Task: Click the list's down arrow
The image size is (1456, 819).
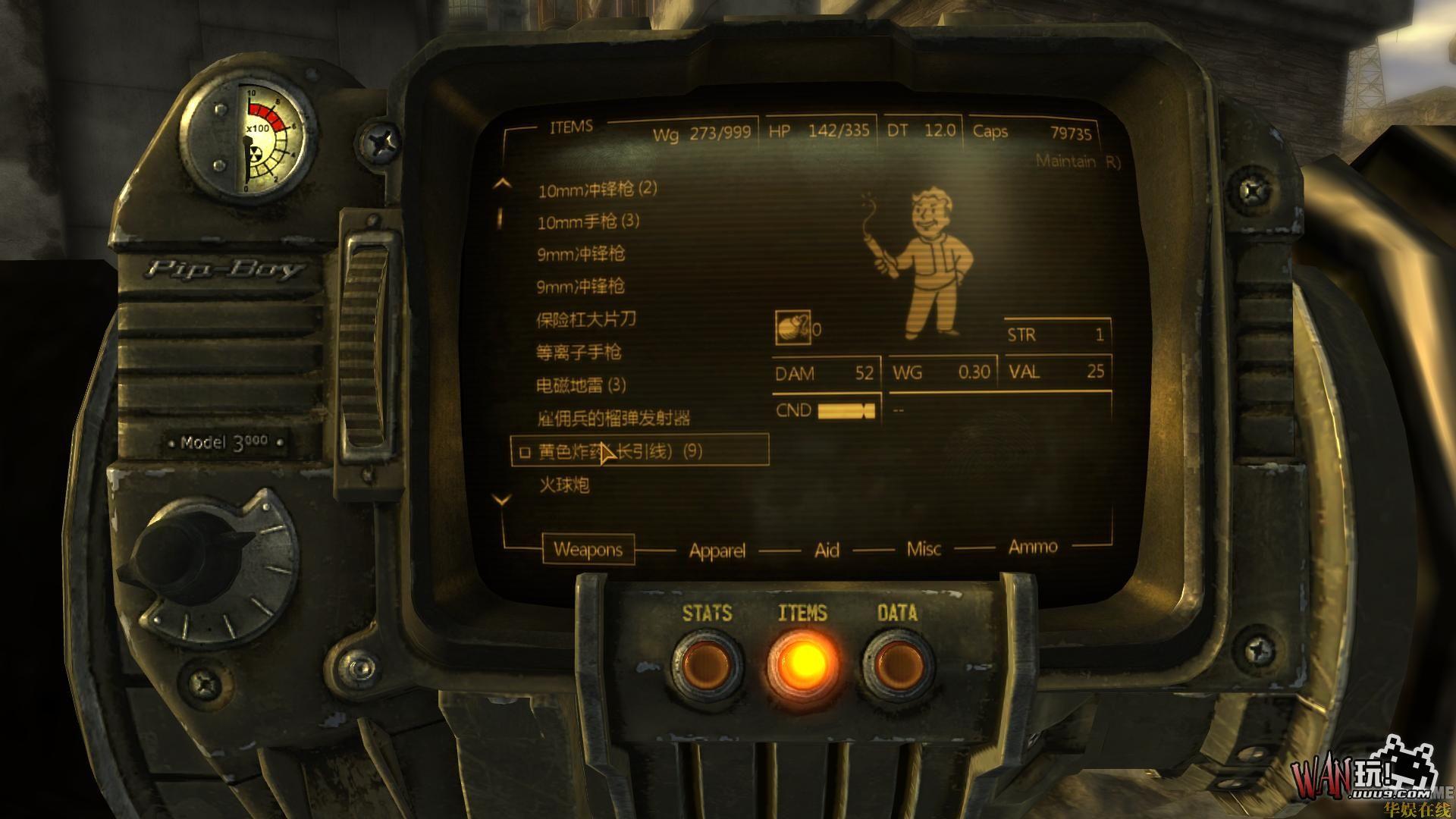Action: (502, 500)
